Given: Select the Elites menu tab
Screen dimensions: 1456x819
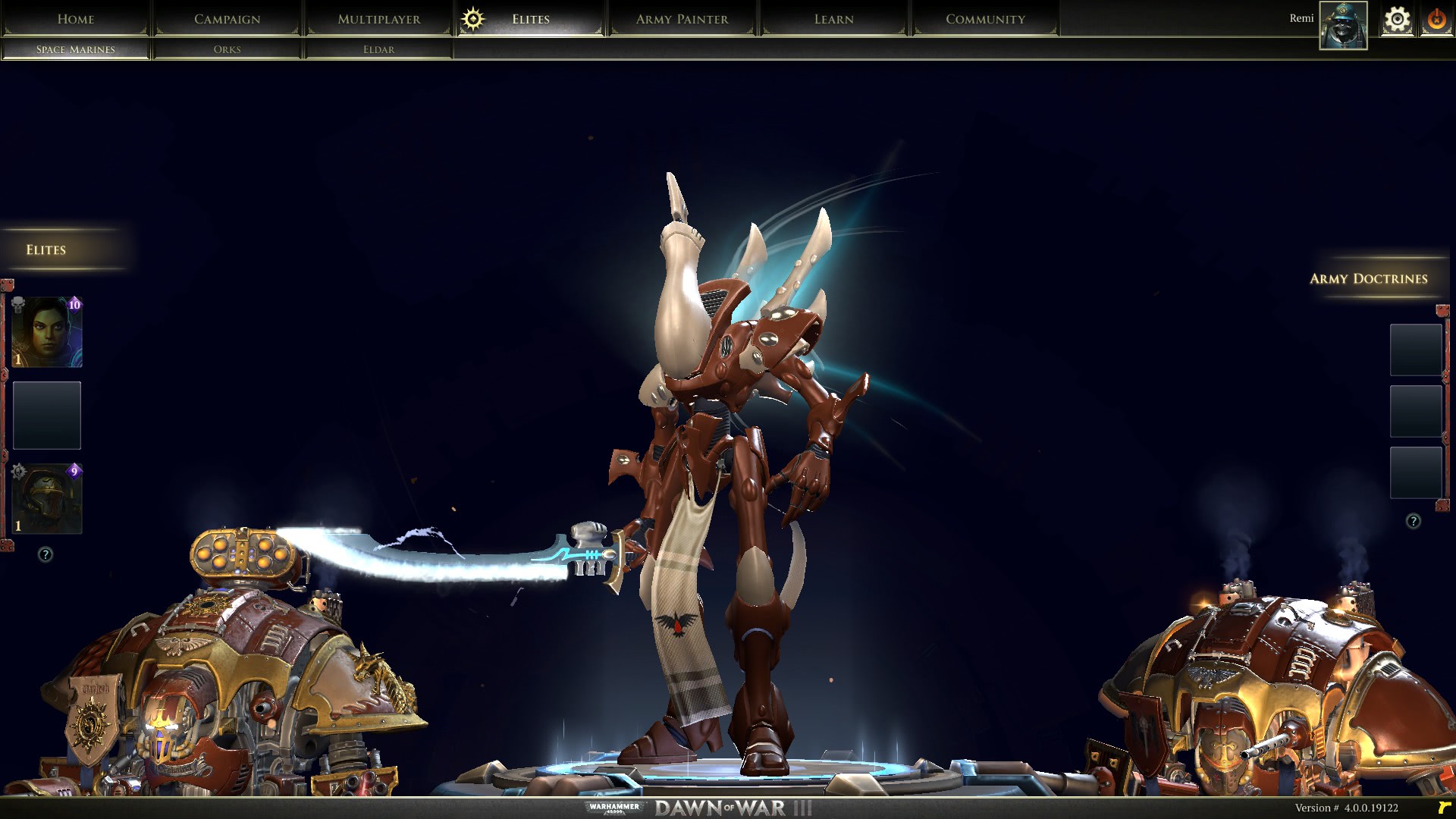Looking at the screenshot, I should [530, 19].
